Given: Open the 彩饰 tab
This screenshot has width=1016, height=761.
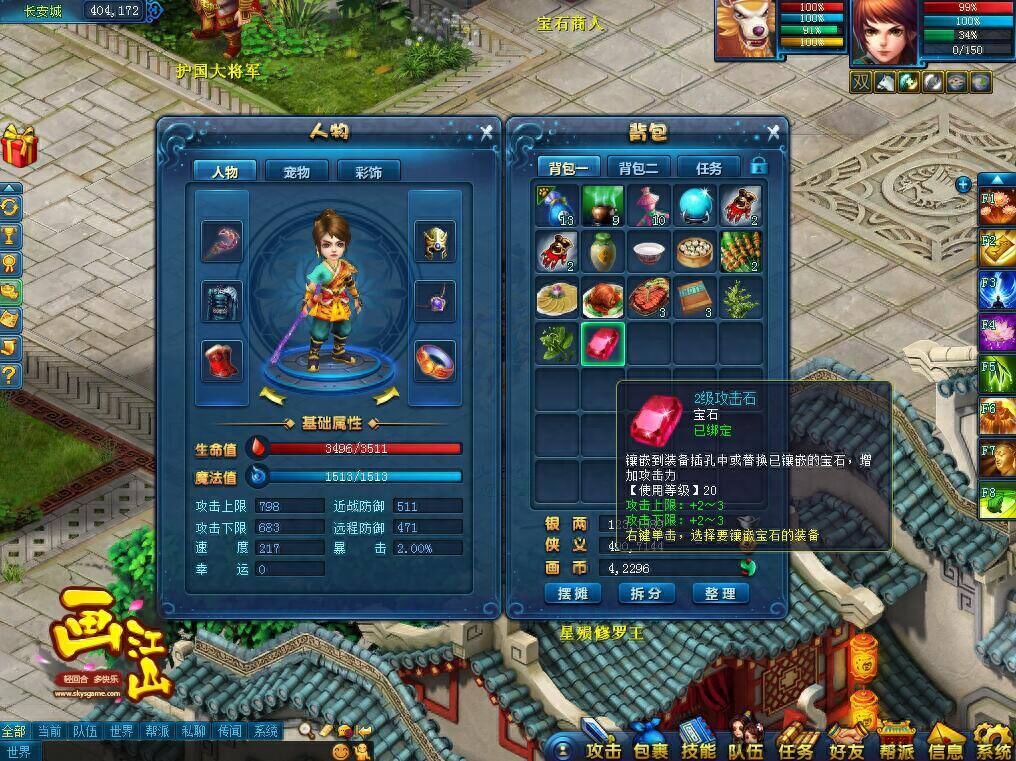Looking at the screenshot, I should (x=368, y=172).
